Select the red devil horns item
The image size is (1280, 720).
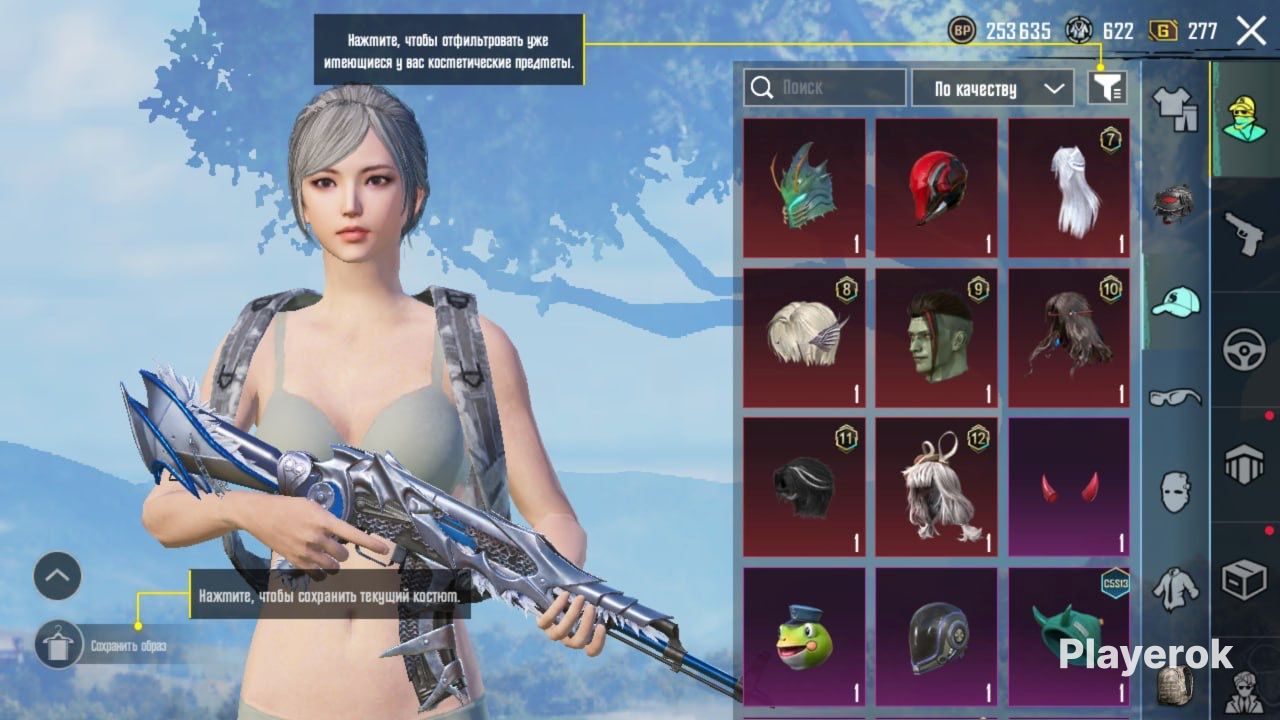click(1069, 487)
